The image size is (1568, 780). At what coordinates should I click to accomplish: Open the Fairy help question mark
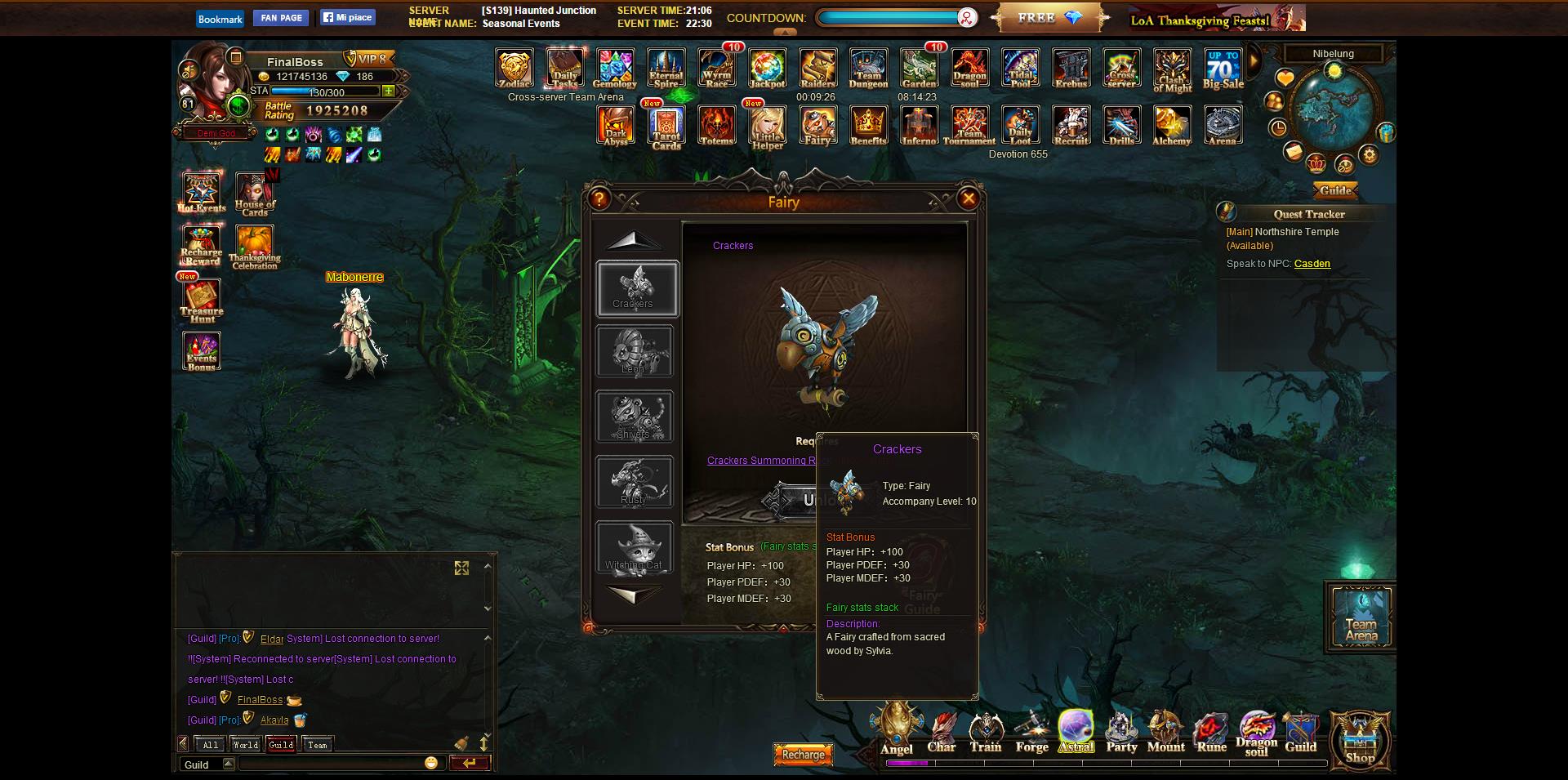pos(599,198)
